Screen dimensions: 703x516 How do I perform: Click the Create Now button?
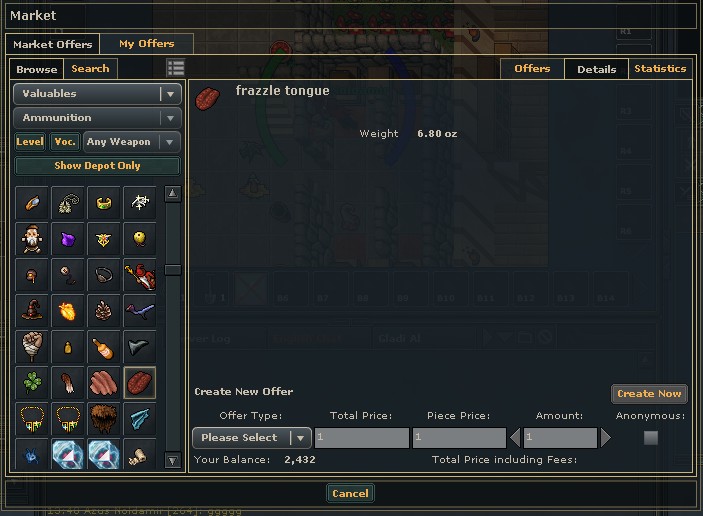649,394
